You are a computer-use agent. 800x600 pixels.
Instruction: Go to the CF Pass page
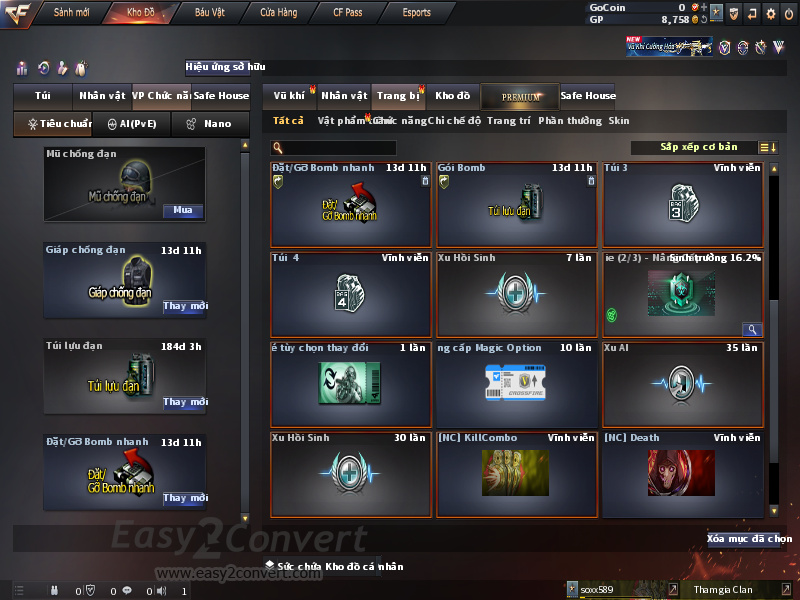pos(348,13)
